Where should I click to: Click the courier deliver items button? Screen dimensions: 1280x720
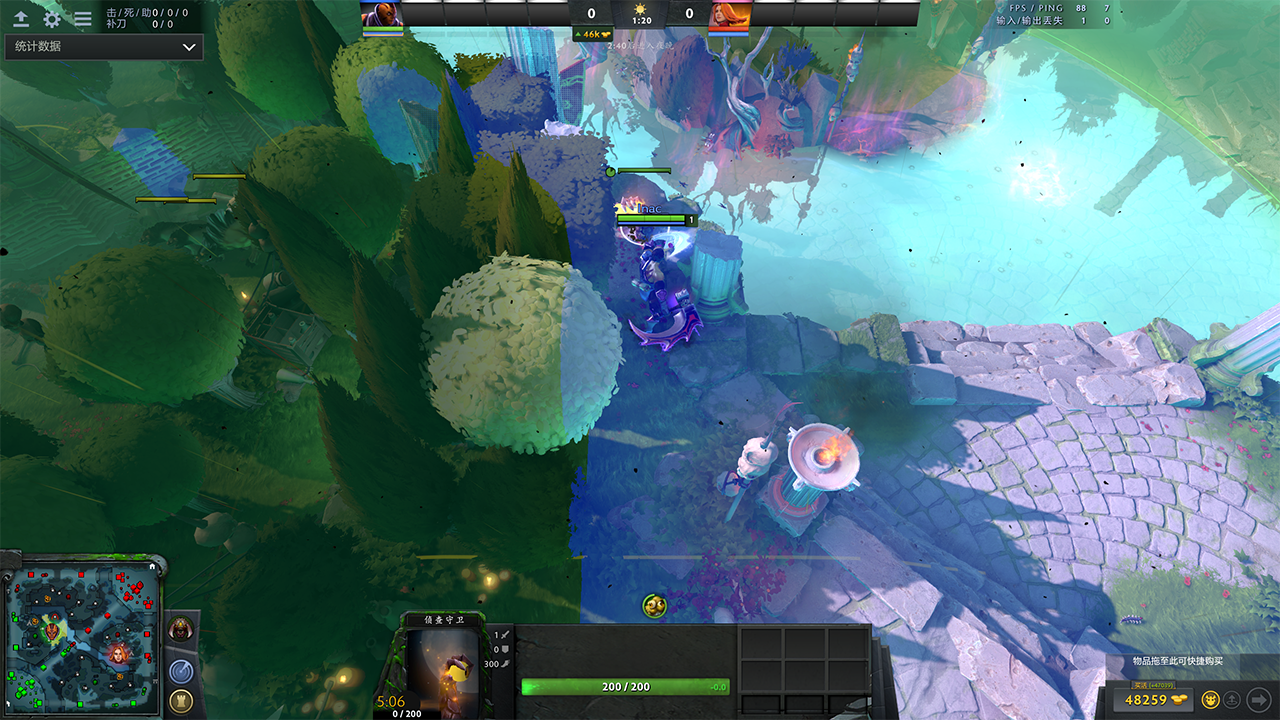tap(1234, 699)
